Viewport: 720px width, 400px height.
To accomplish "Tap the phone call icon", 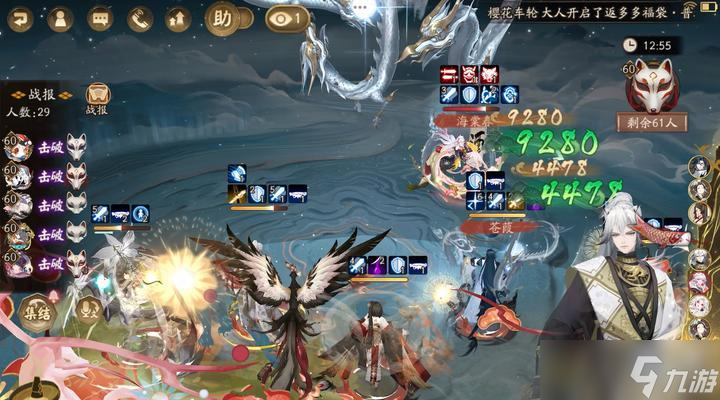I will pyautogui.click(x=139, y=18).
